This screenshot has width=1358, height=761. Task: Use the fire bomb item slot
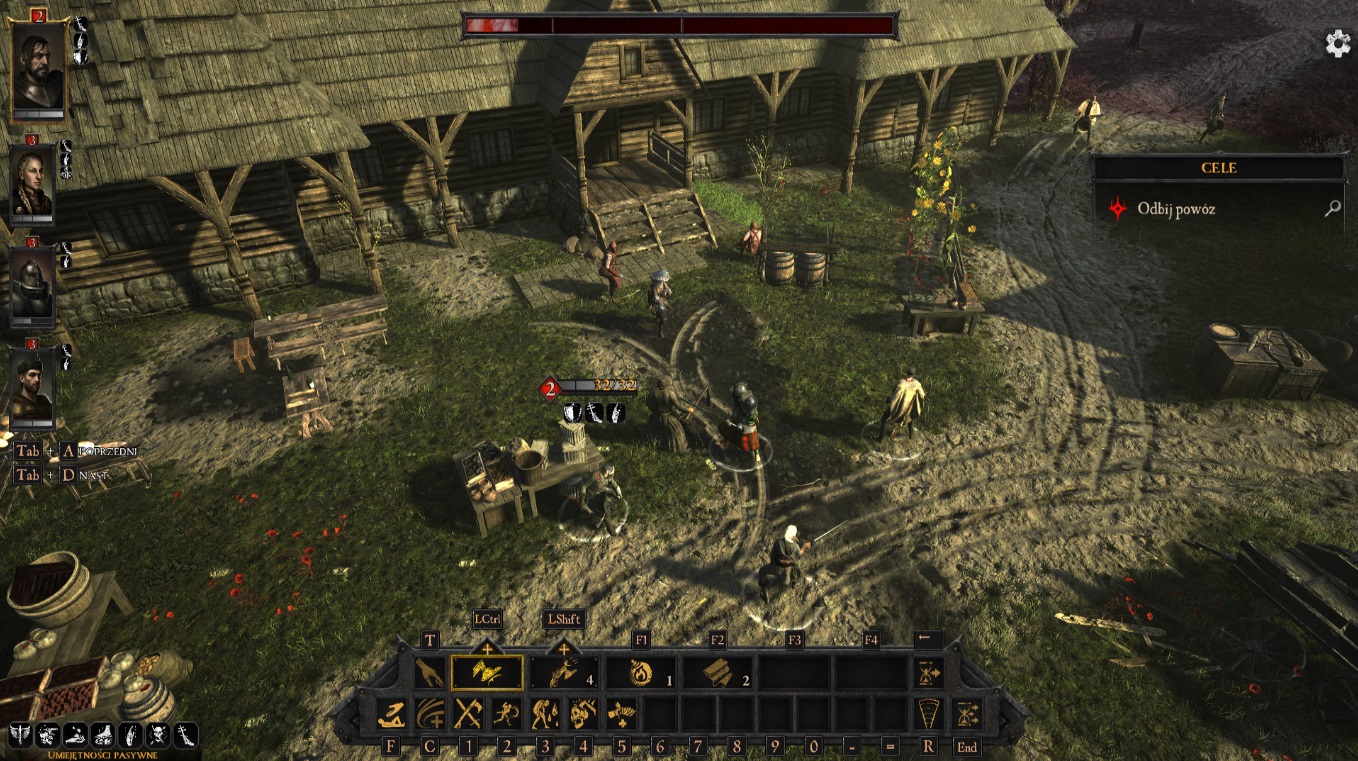coord(641,673)
